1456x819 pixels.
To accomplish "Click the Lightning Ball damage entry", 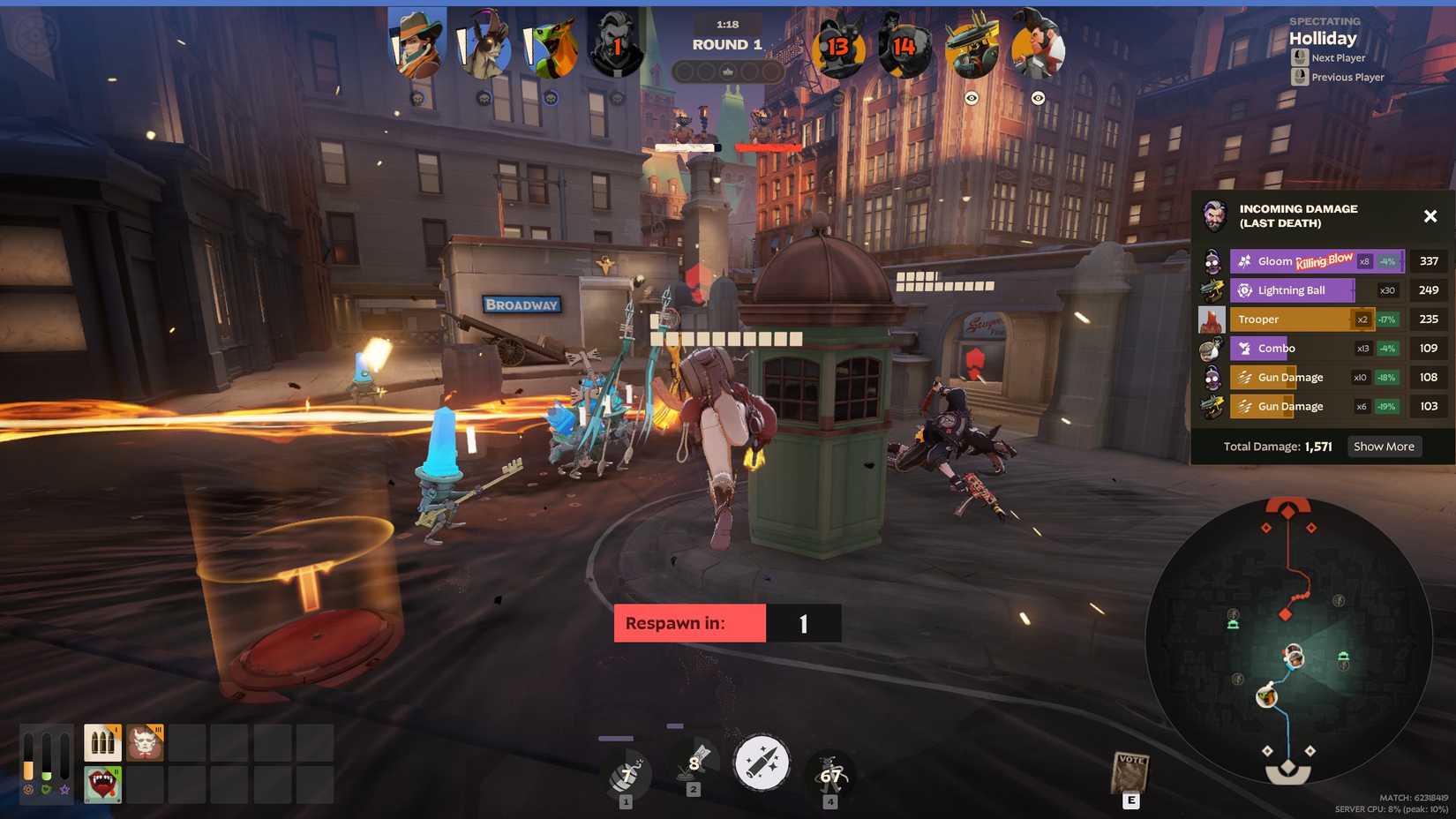I will (1293, 289).
